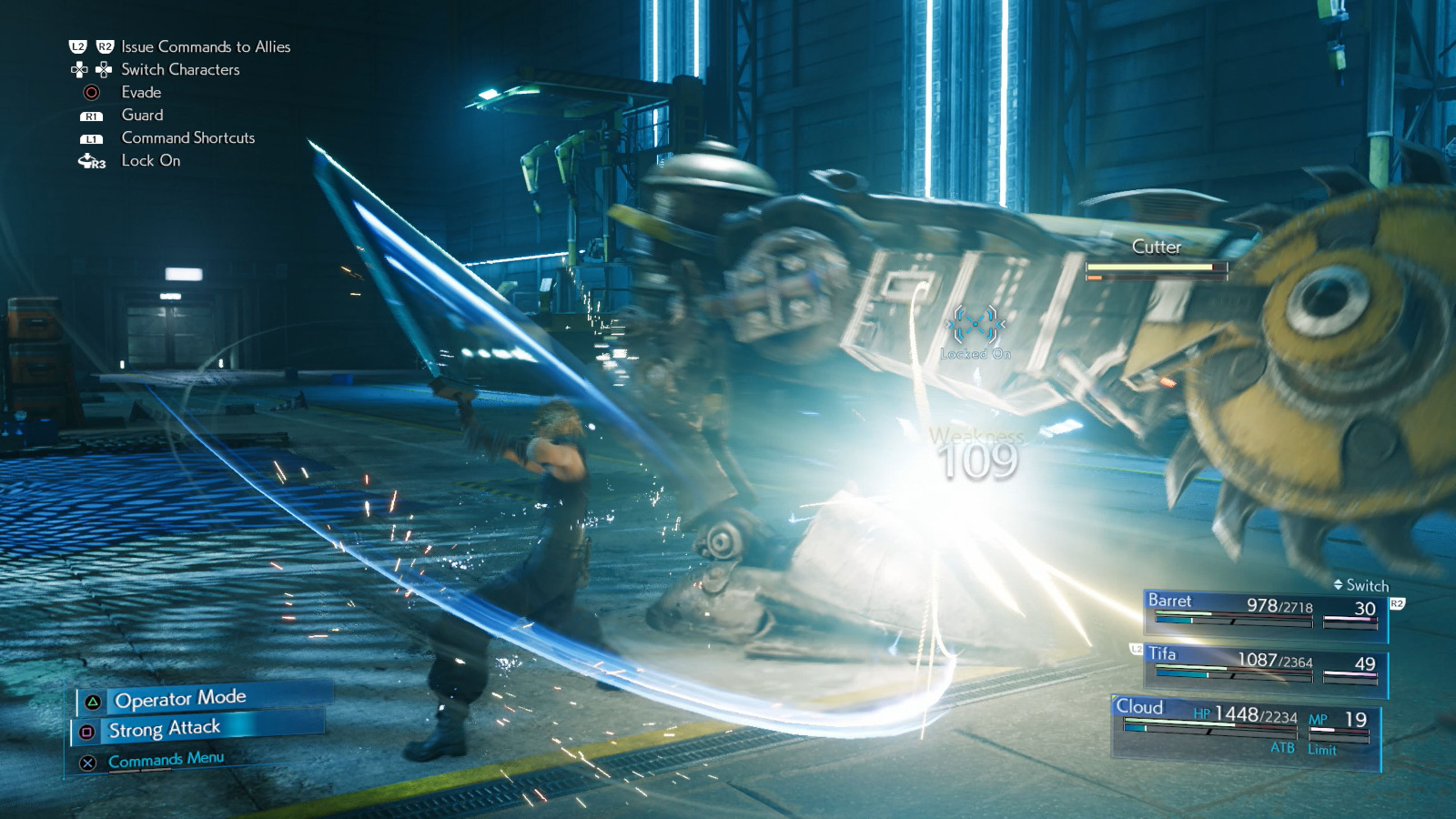Select the Circle button Evade icon
Image resolution: width=1456 pixels, height=819 pixels.
pos(91,92)
